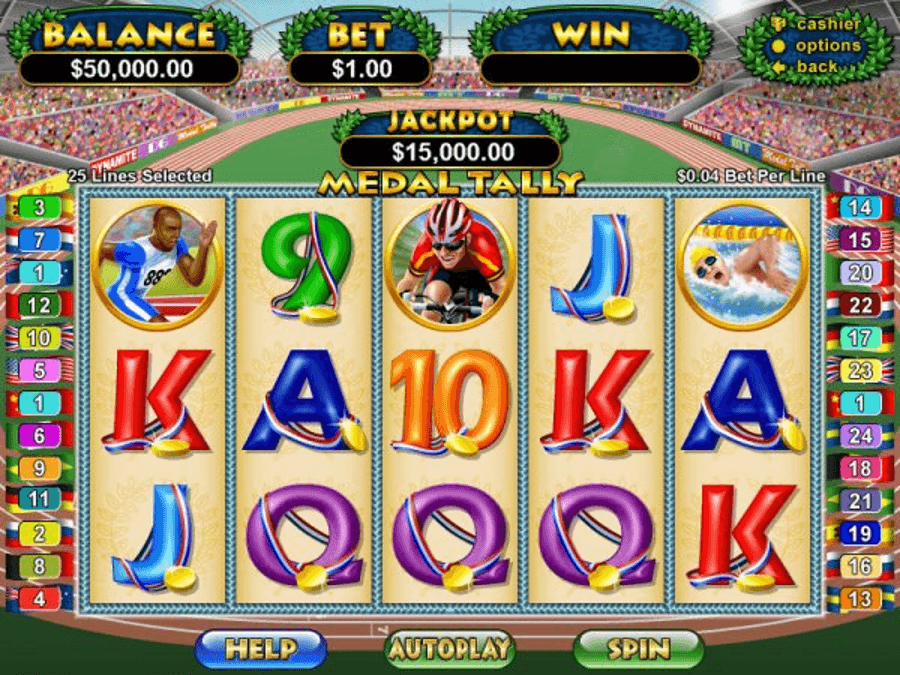Select payline number 25's neighbor 24
The height and width of the screenshot is (675, 900).
860,435
